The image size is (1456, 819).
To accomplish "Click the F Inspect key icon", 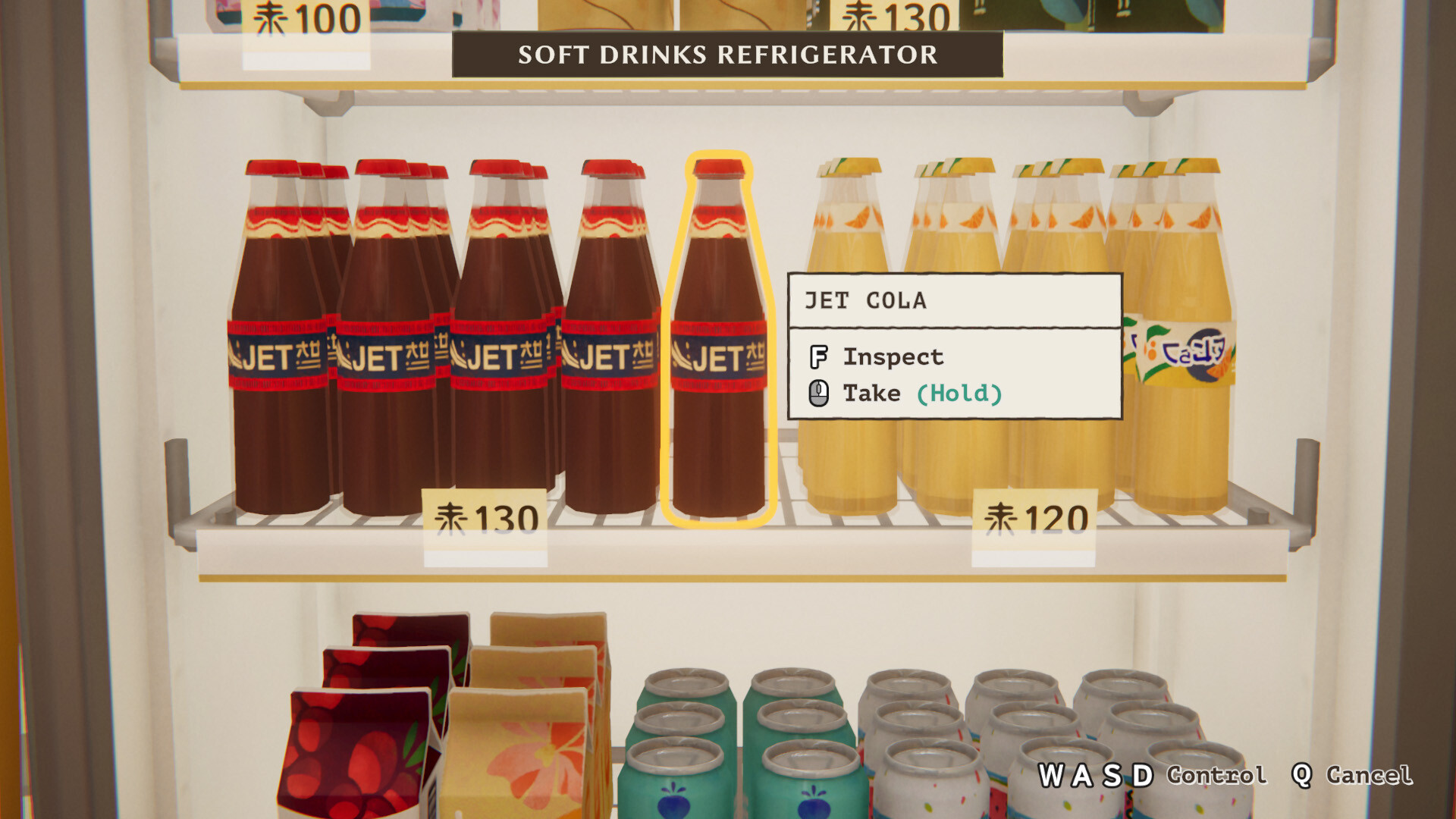I will (819, 356).
